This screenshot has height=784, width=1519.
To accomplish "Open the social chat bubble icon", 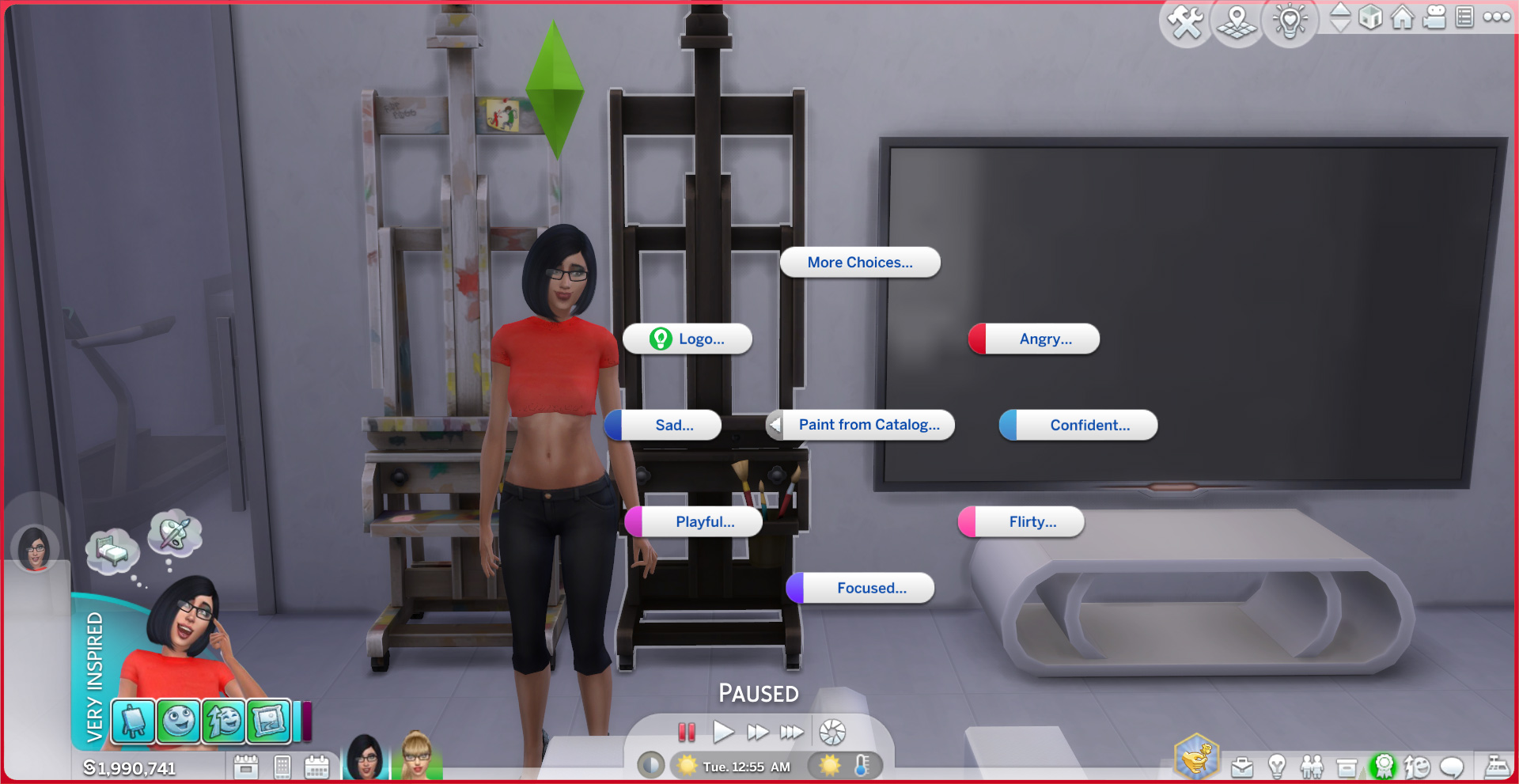I will click(1453, 767).
